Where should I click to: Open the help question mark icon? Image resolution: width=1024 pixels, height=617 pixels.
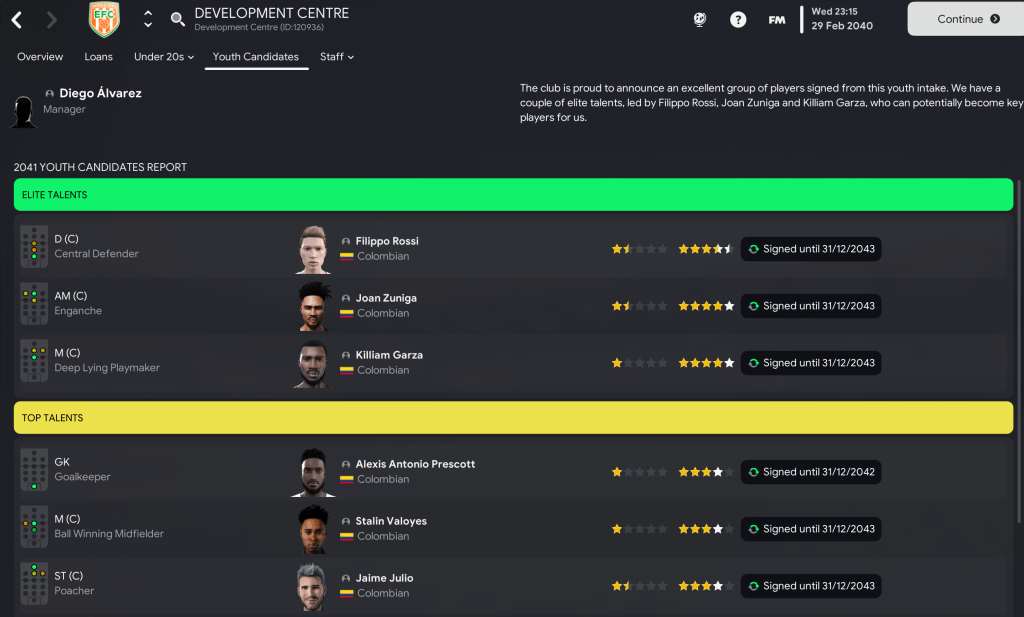[x=738, y=19]
